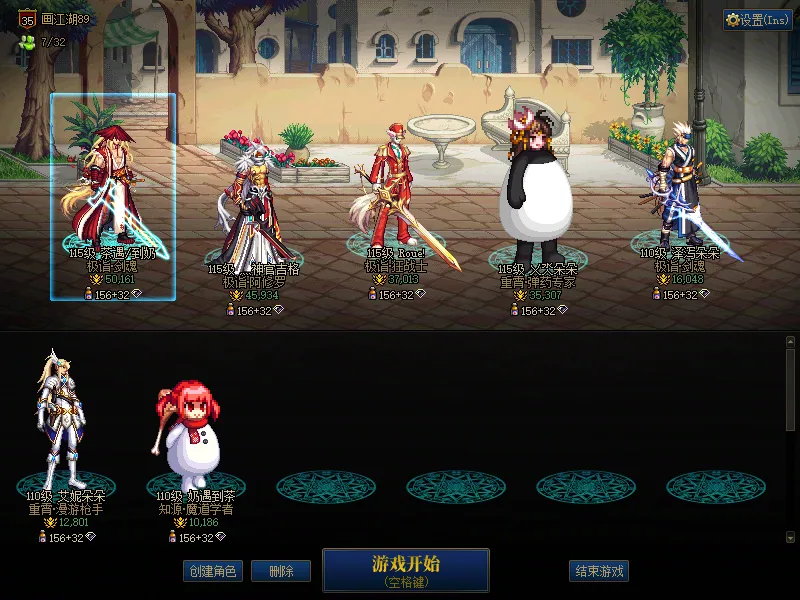800x600 pixels.
Task: Select the highlighted 极诣·剑魂 character in straw hat
Action: click(112, 195)
